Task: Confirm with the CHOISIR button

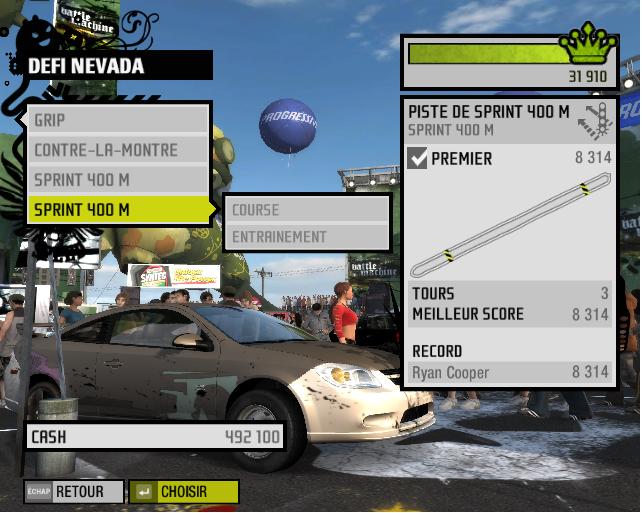Action: (185, 492)
